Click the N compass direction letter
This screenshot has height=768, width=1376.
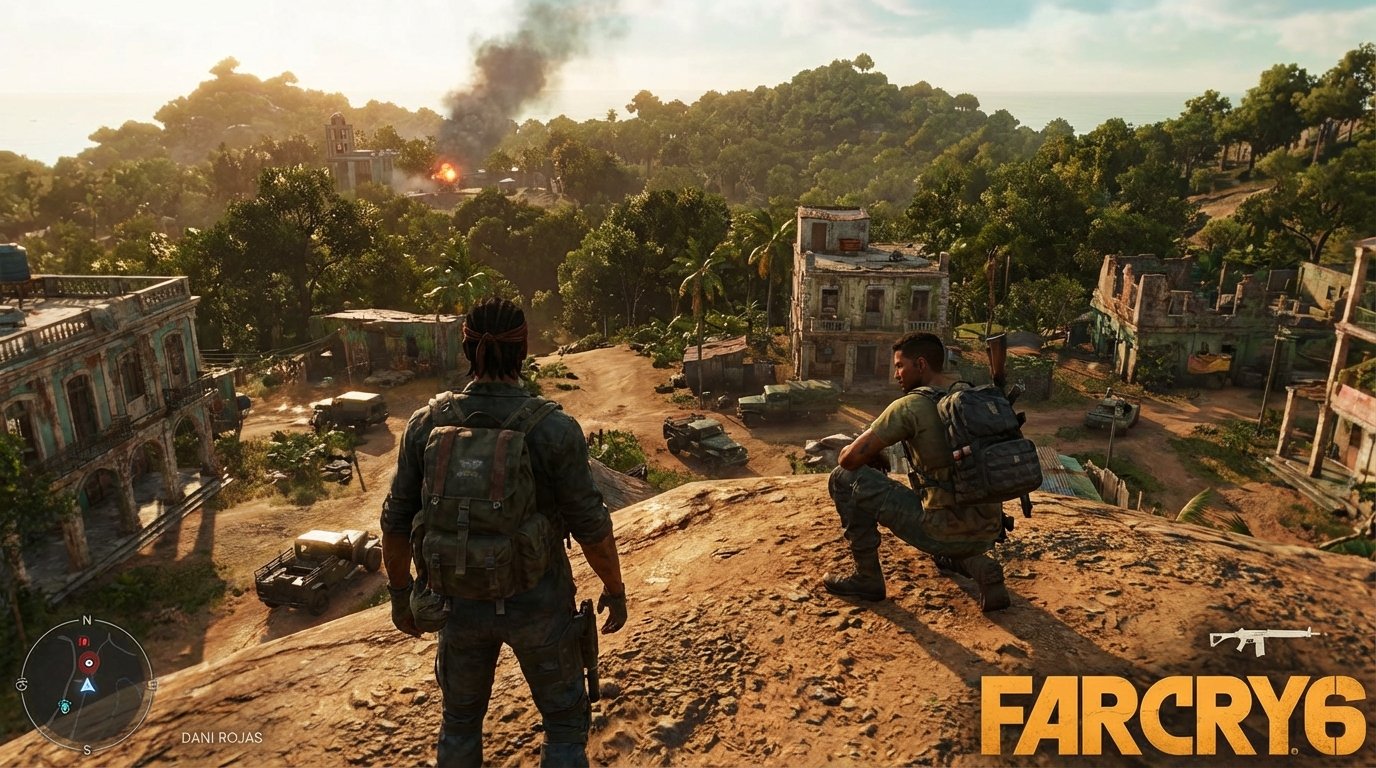tap(86, 619)
